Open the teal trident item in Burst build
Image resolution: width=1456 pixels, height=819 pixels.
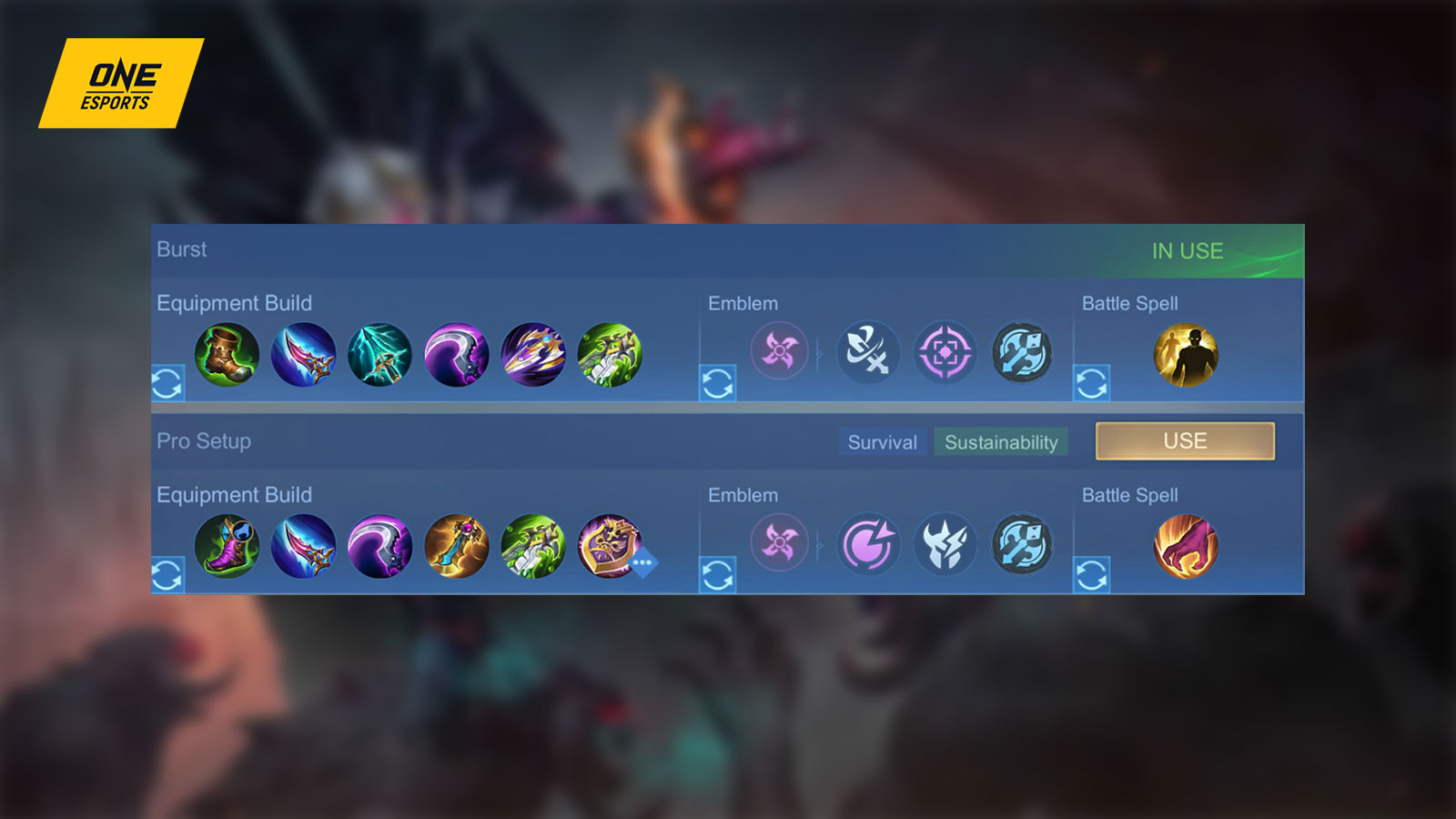coord(380,355)
